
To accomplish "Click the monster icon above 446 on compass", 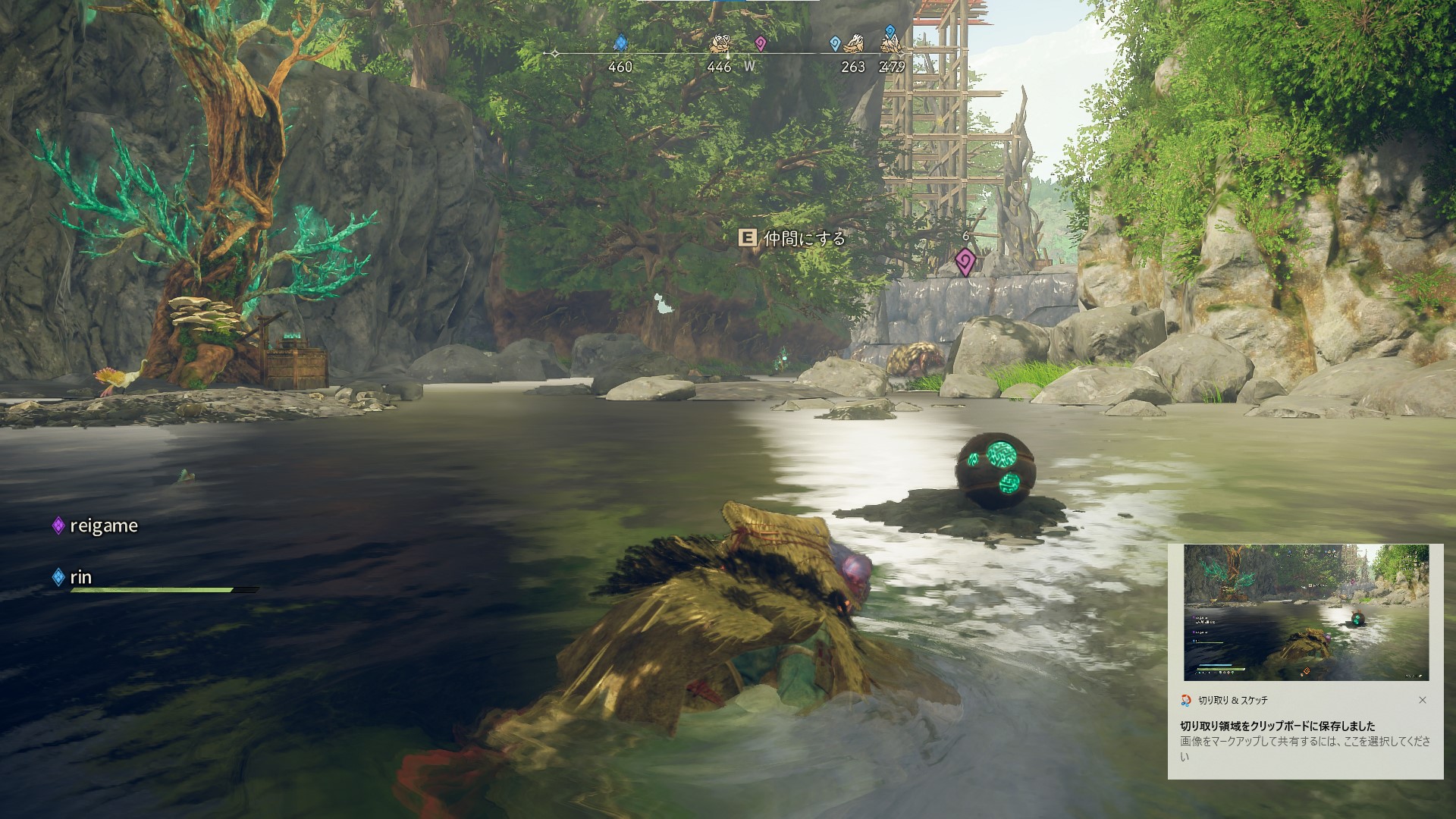I will point(720,45).
